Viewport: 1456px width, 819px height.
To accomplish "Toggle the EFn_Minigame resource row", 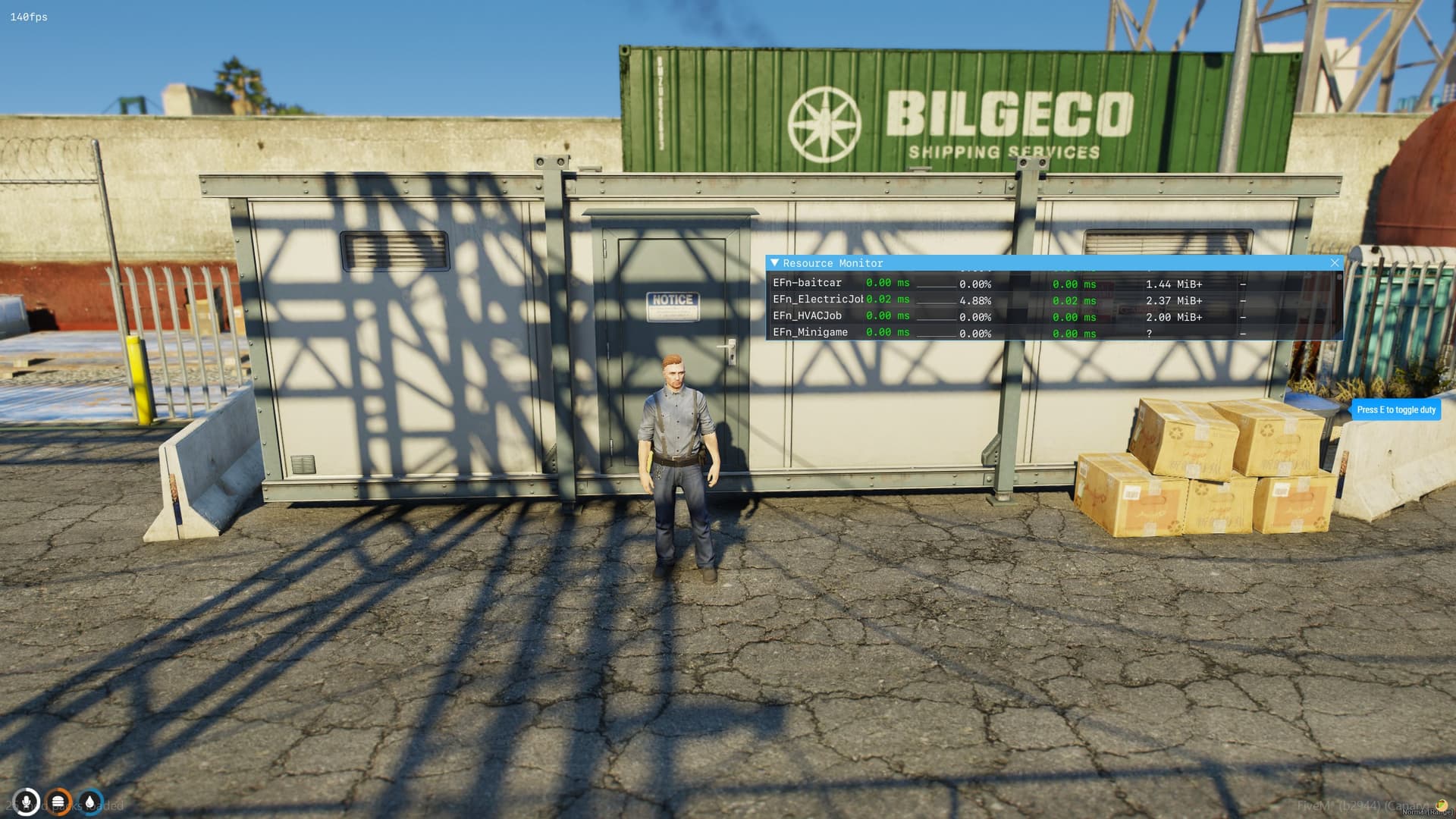I will (810, 332).
